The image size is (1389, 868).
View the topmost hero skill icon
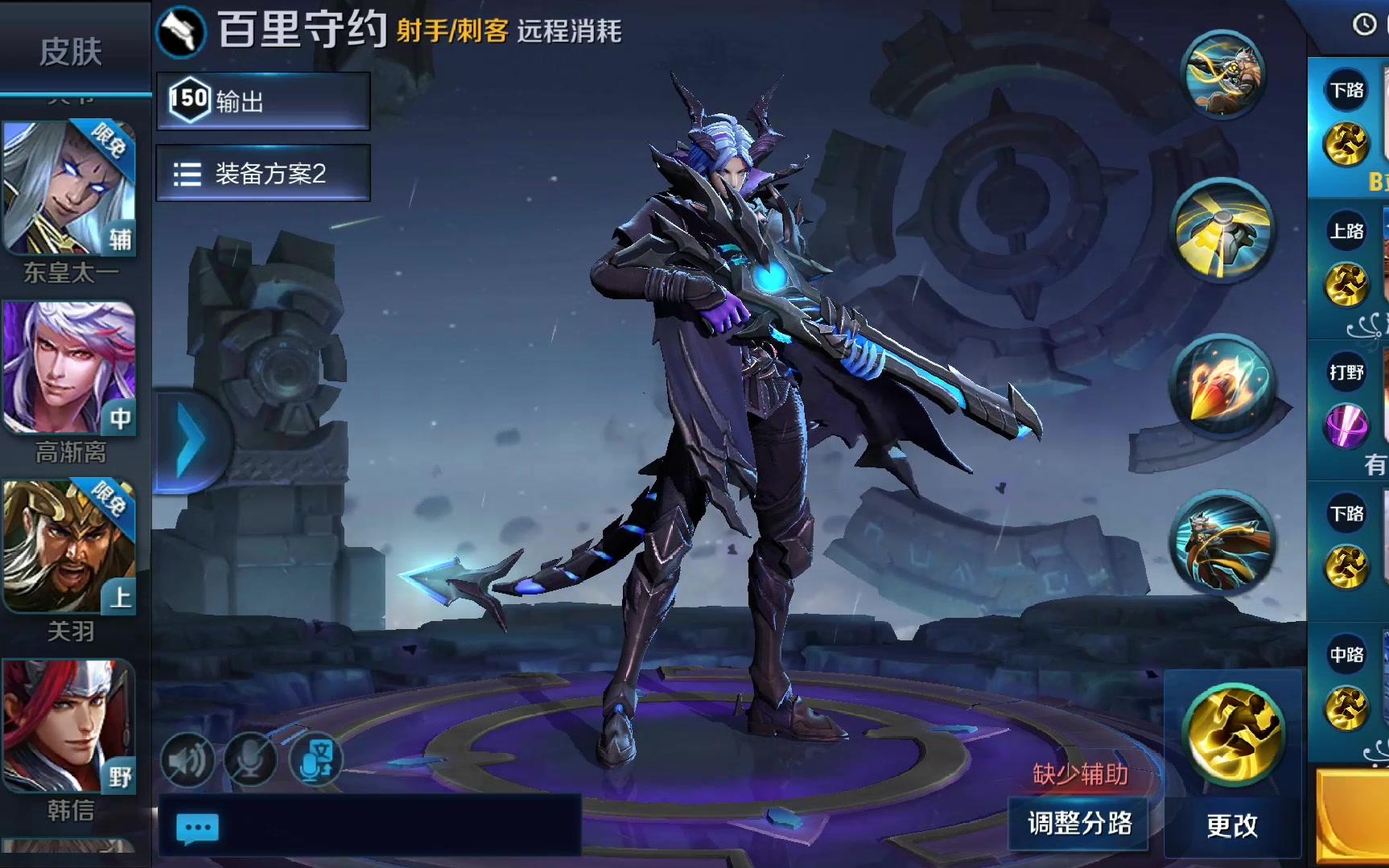tap(1222, 74)
